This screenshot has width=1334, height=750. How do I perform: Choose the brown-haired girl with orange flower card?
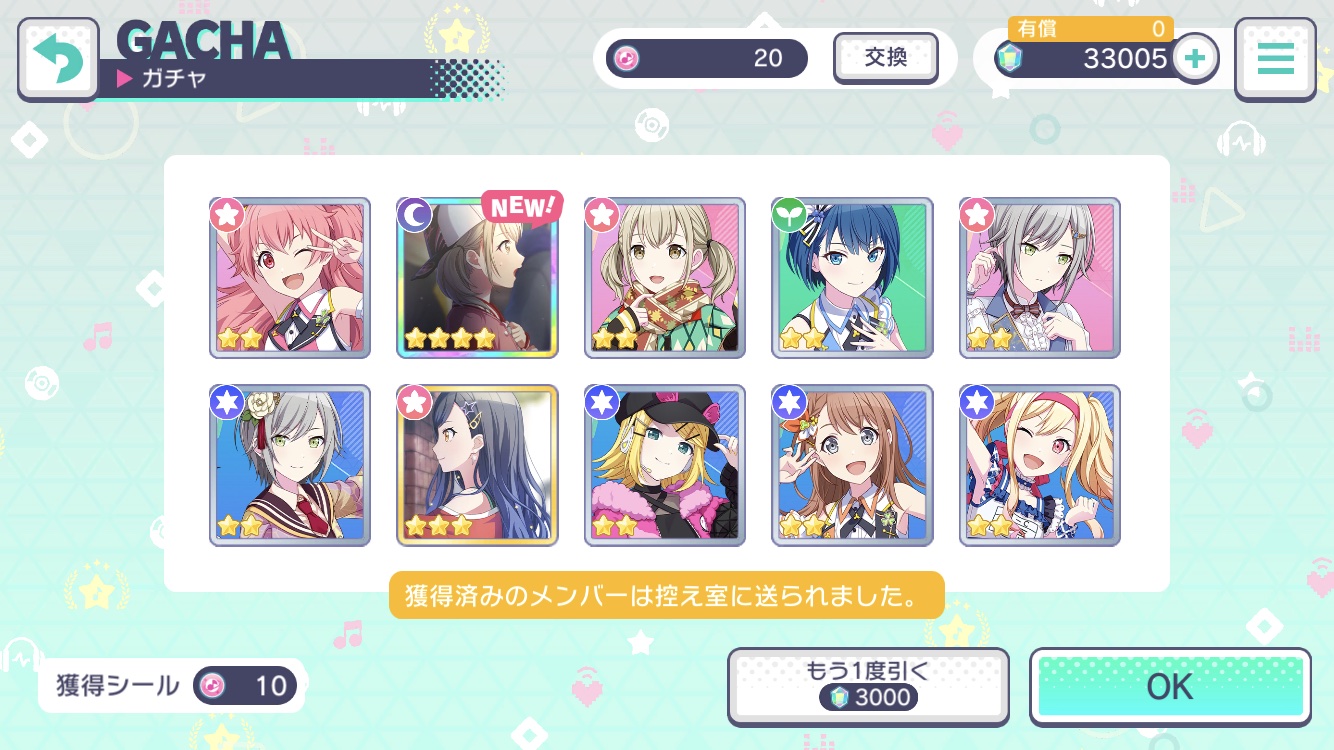coord(852,465)
